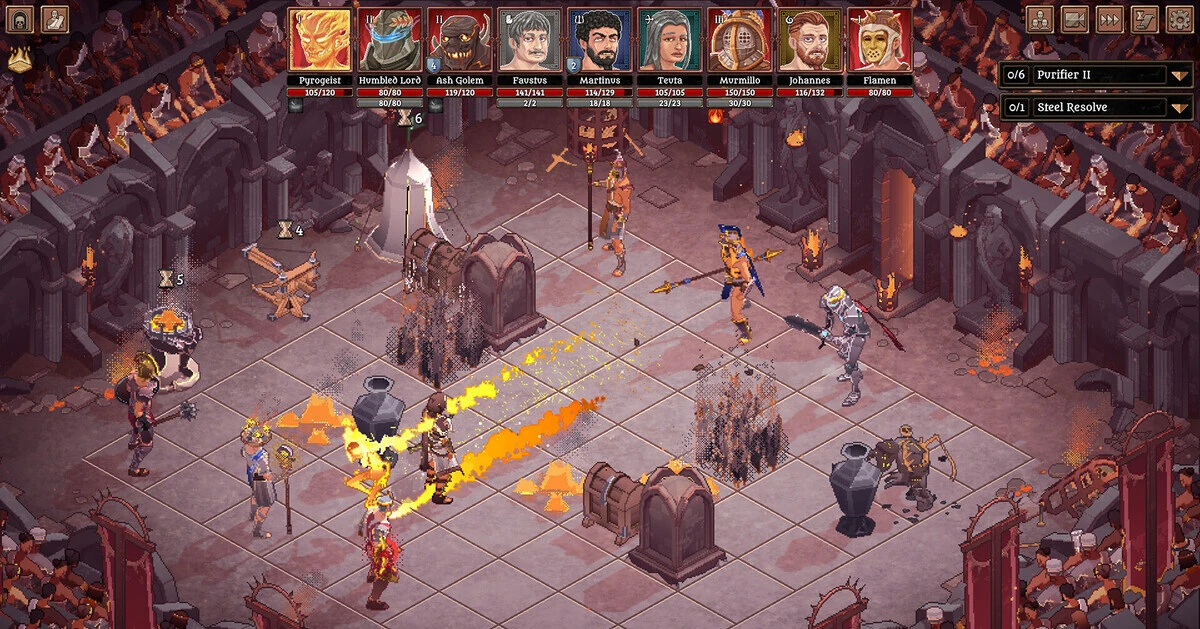
Task: Select the Johannes portrait
Action: [x=810, y=40]
